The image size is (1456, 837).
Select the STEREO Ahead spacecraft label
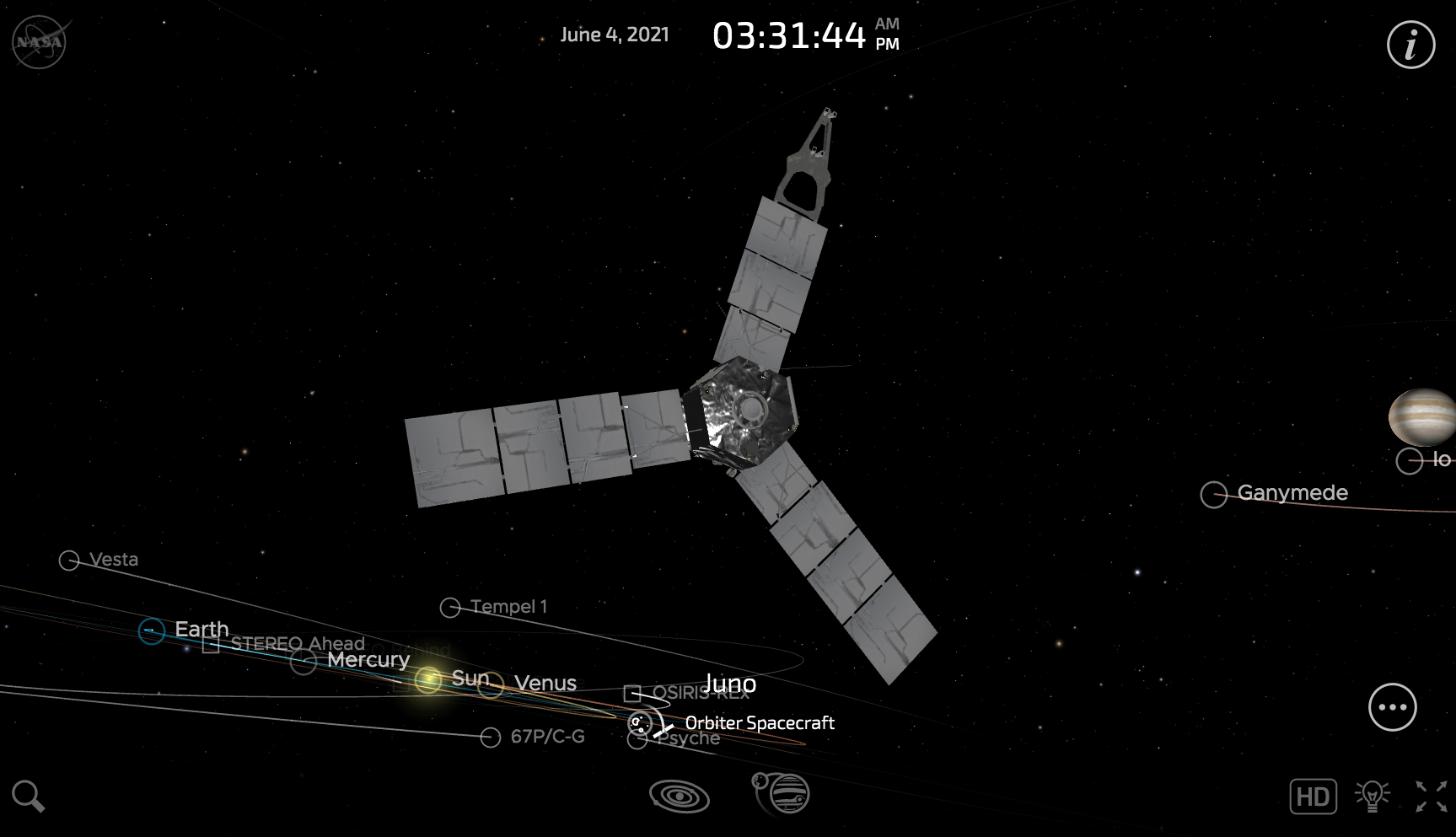[297, 644]
